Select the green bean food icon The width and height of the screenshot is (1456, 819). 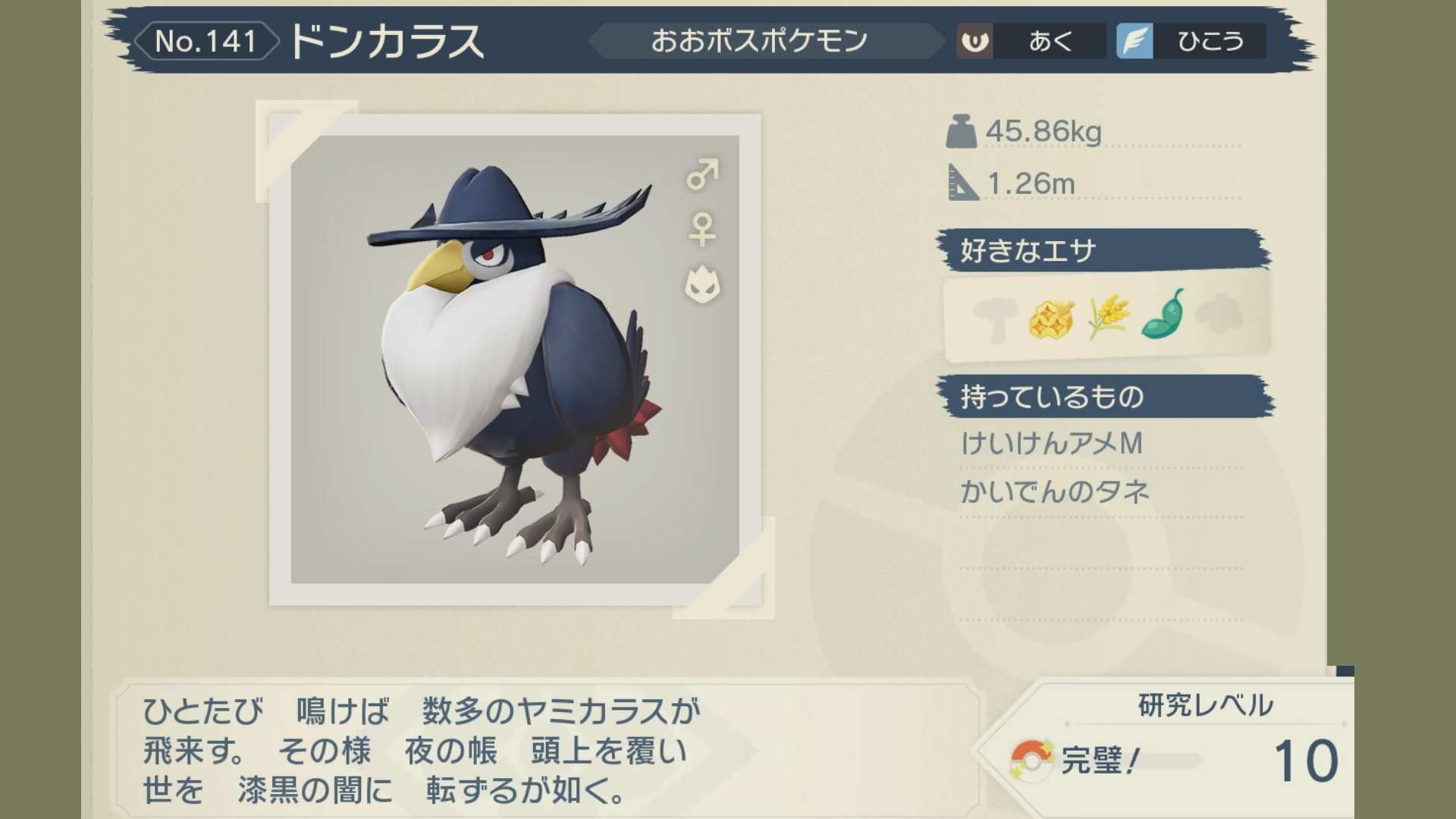pyautogui.click(x=1163, y=314)
